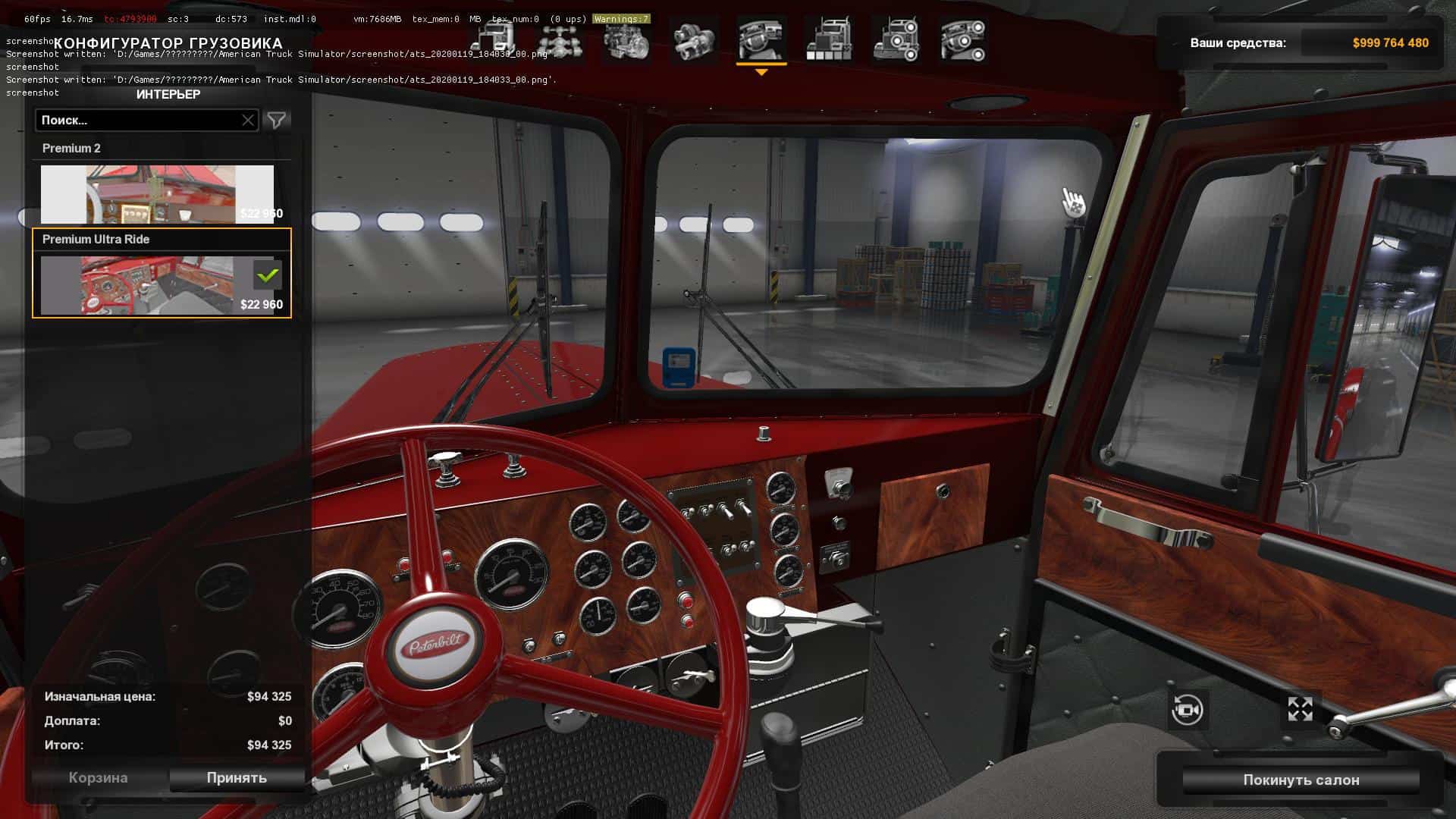
Task: Confirm with the Принять button
Action: [237, 778]
